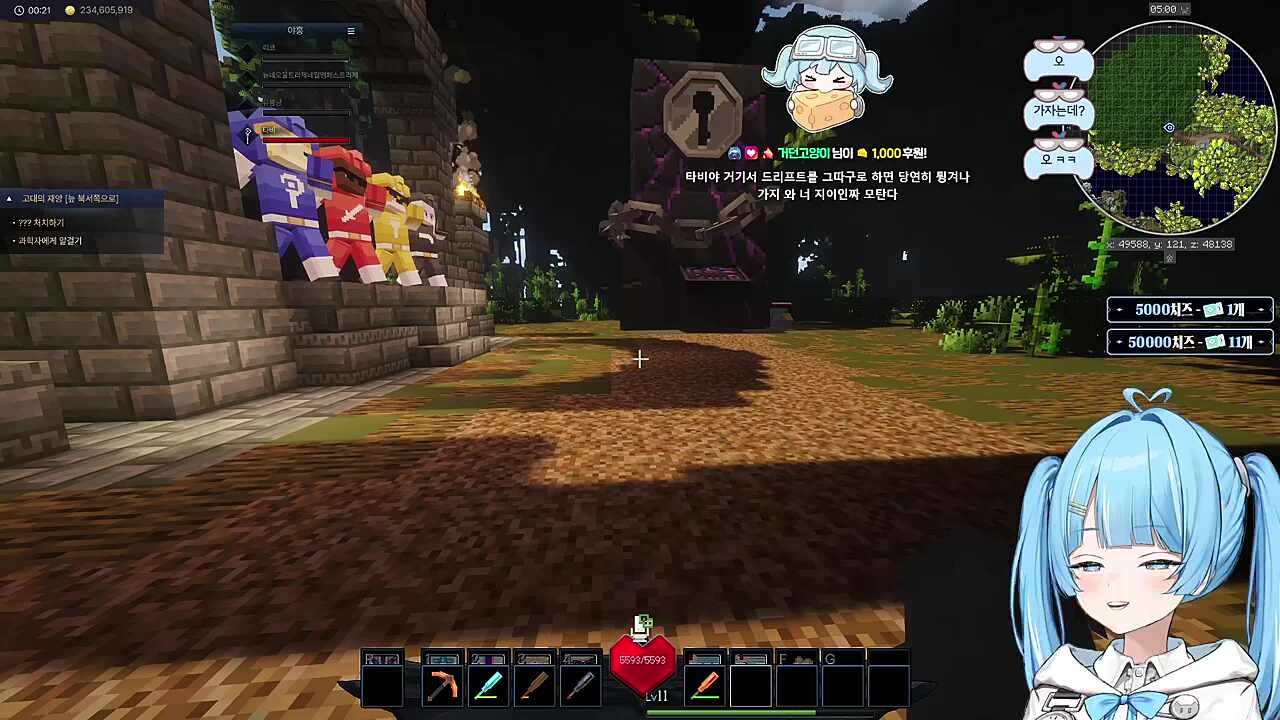Image resolution: width=1280 pixels, height=720 pixels.
Task: Select the dagger in hotbar slot 4
Action: click(x=580, y=682)
